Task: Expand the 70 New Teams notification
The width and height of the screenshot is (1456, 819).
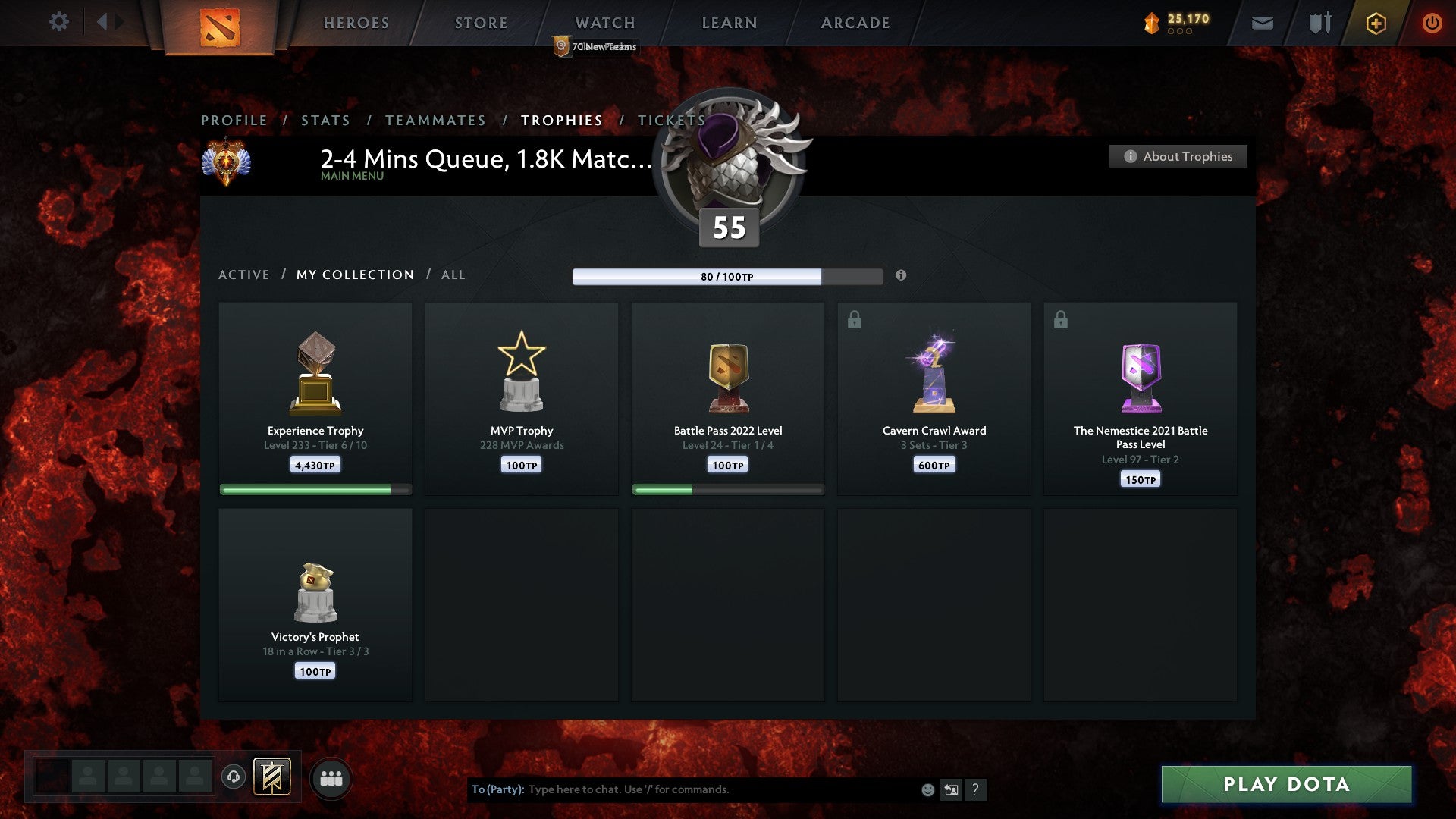Action: click(x=595, y=45)
